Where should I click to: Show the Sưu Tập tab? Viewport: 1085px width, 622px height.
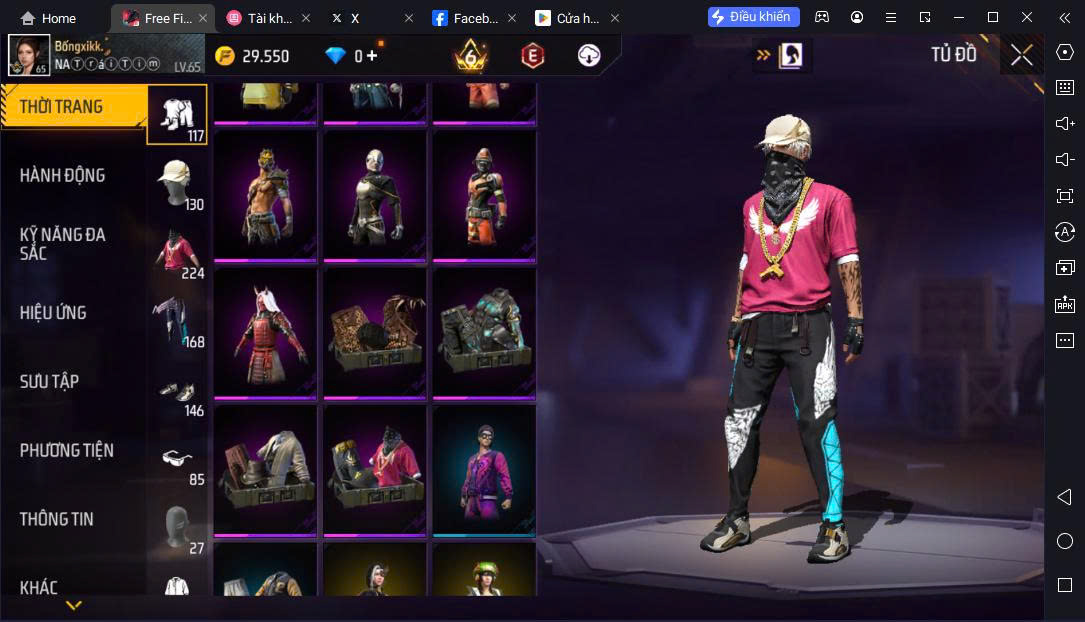[x=49, y=381]
